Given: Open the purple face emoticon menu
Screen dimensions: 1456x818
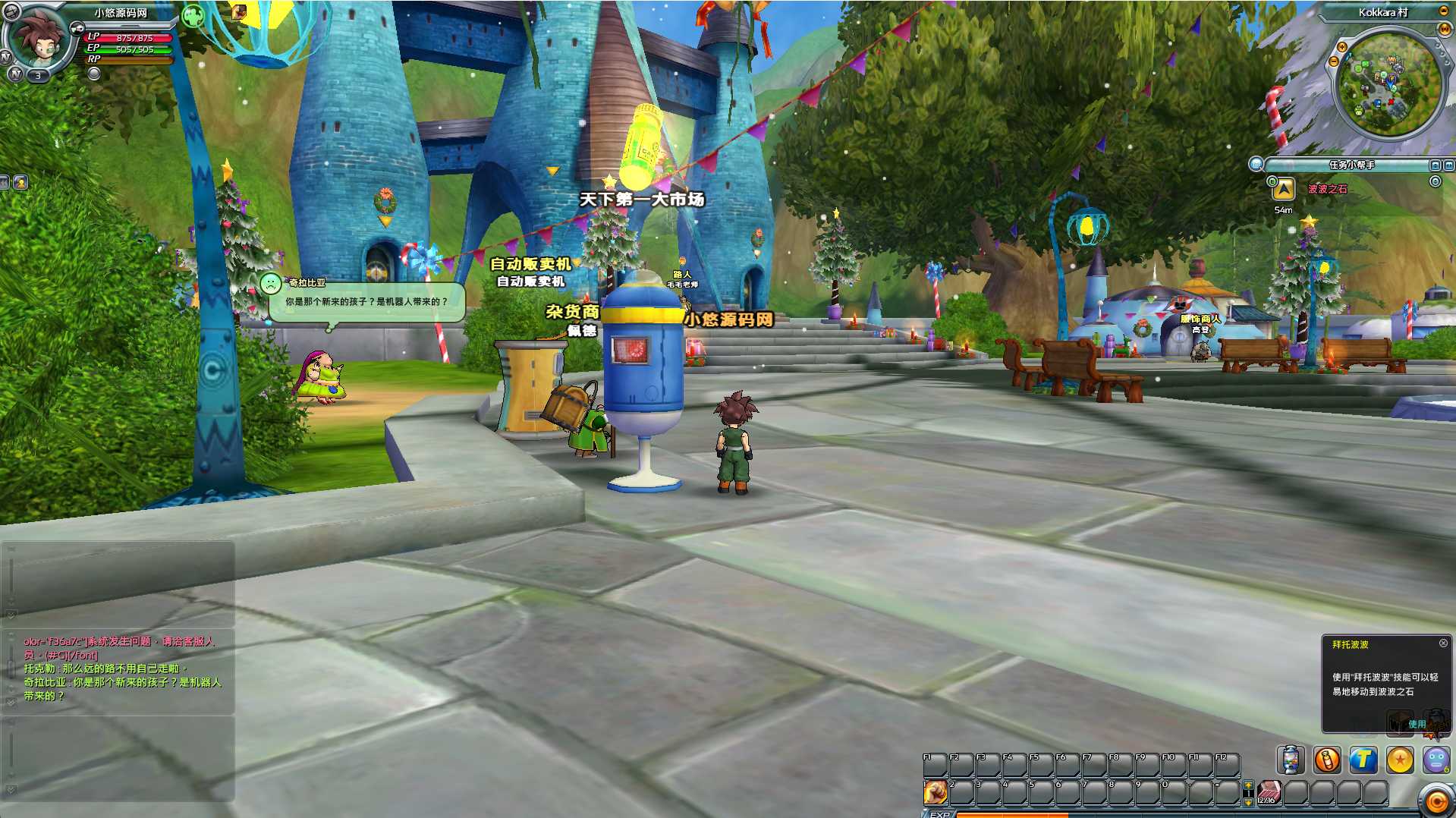Looking at the screenshot, I should coord(1436,760).
